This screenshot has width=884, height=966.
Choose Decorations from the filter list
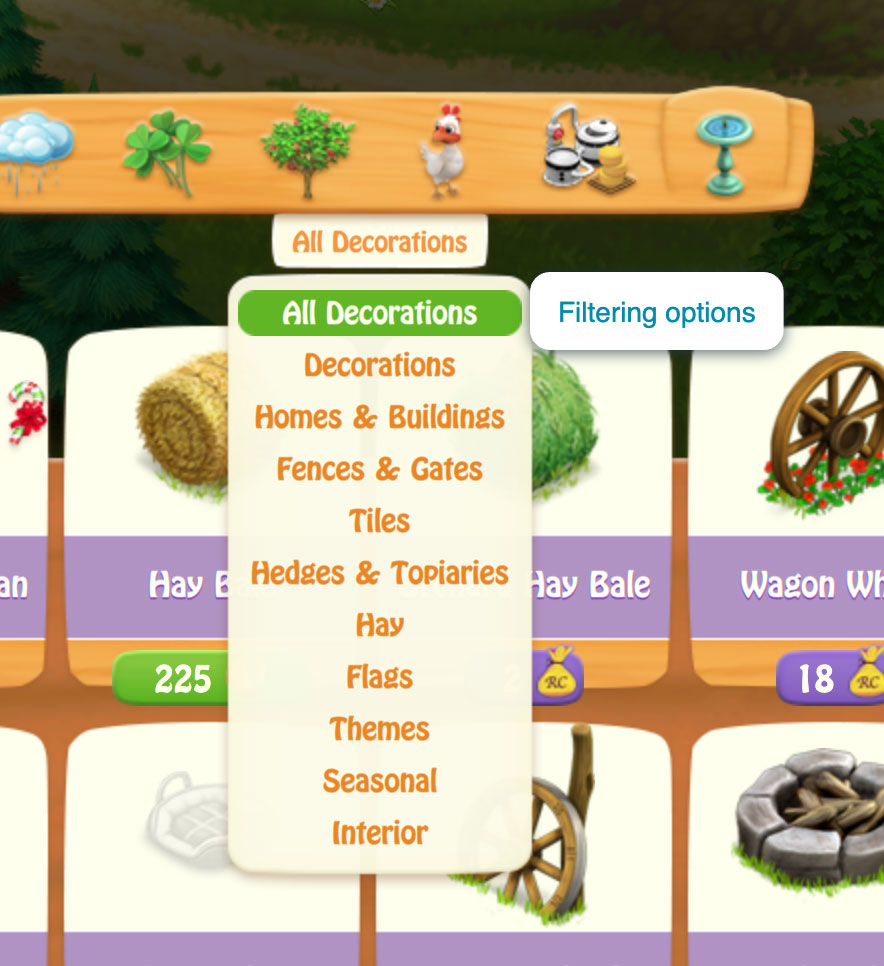(x=380, y=365)
